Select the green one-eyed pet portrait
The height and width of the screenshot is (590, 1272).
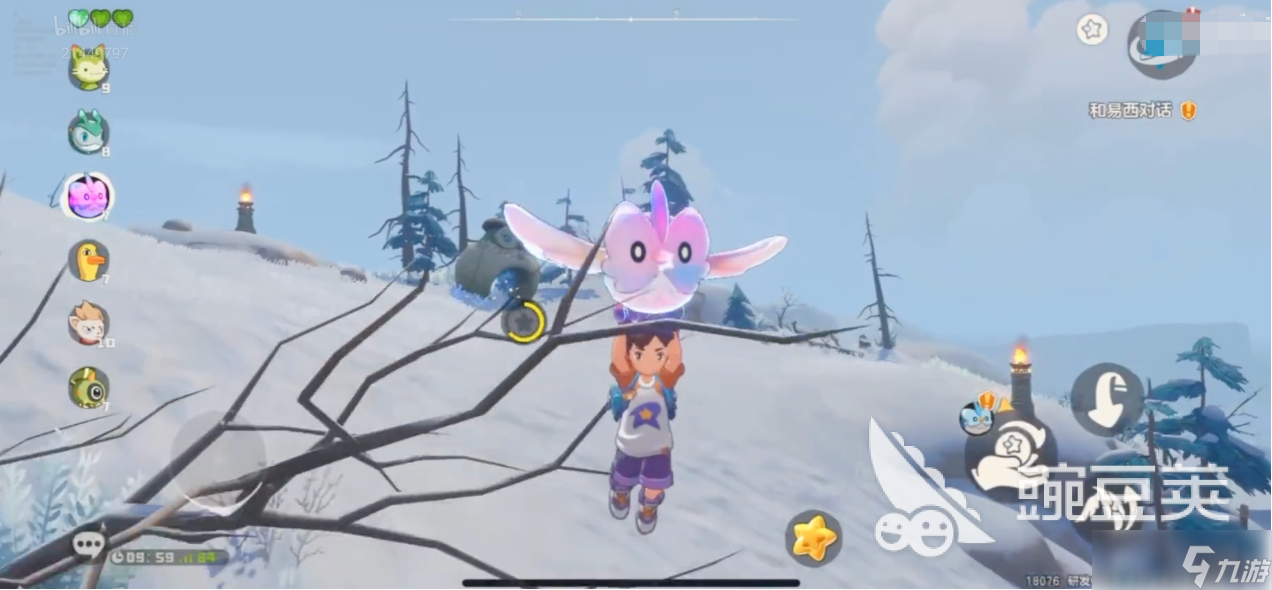pos(88,387)
